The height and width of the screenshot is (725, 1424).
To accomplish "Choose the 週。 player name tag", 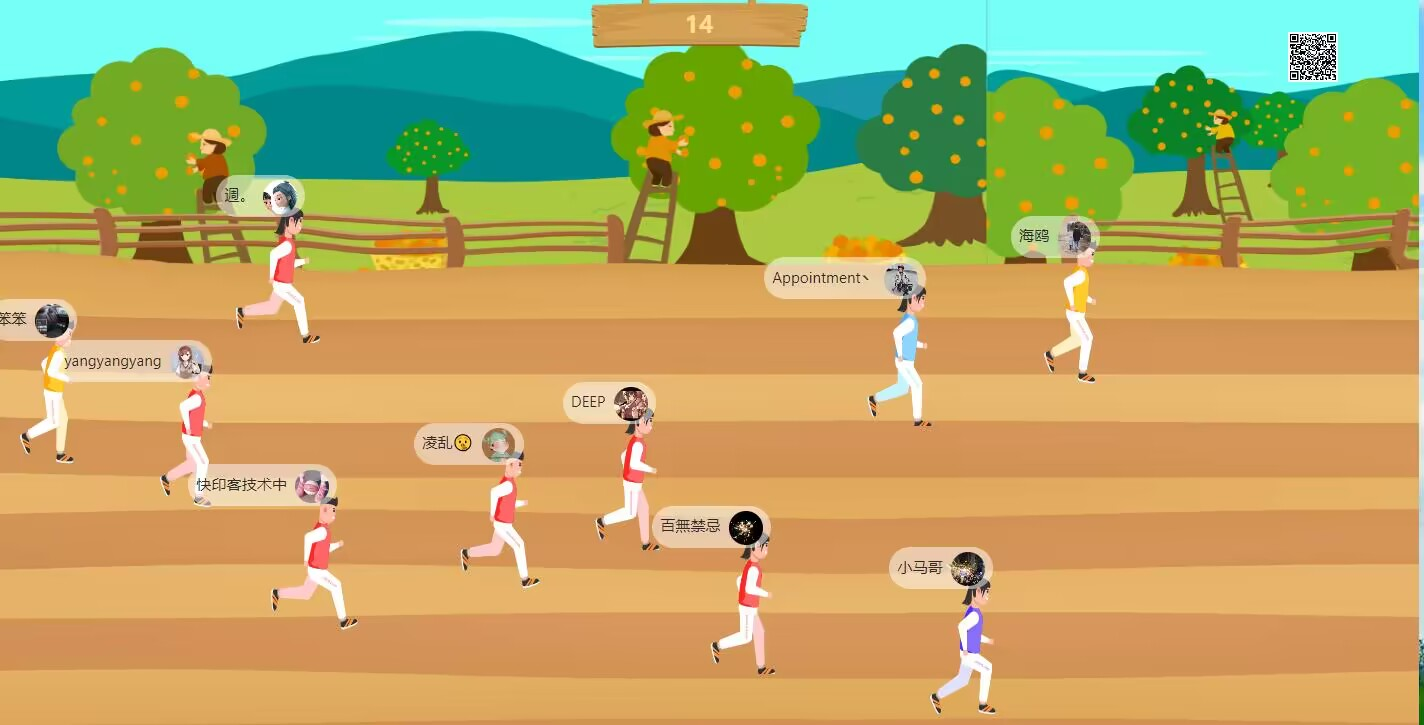I will point(259,196).
